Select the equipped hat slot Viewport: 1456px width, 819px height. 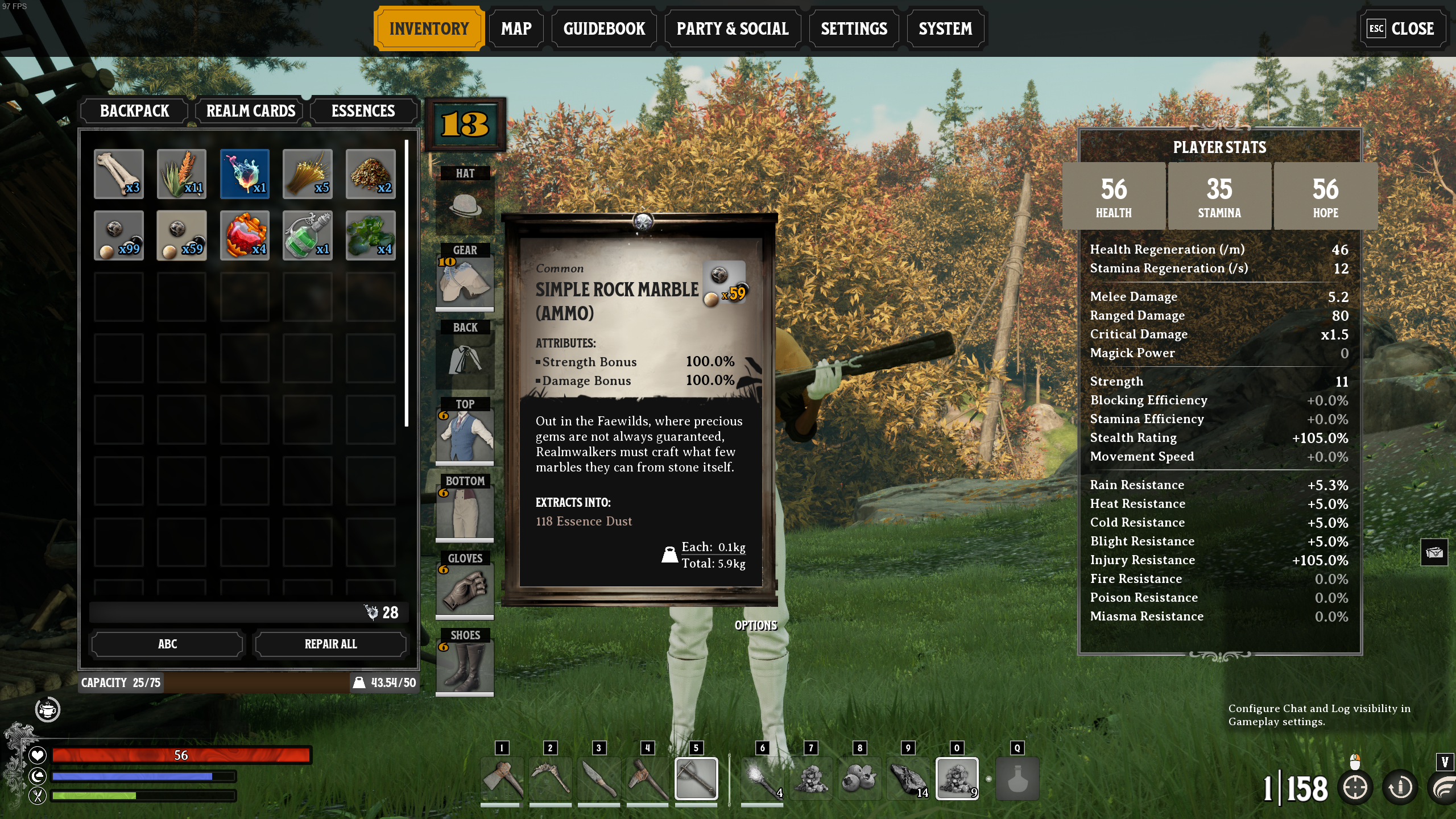465,206
